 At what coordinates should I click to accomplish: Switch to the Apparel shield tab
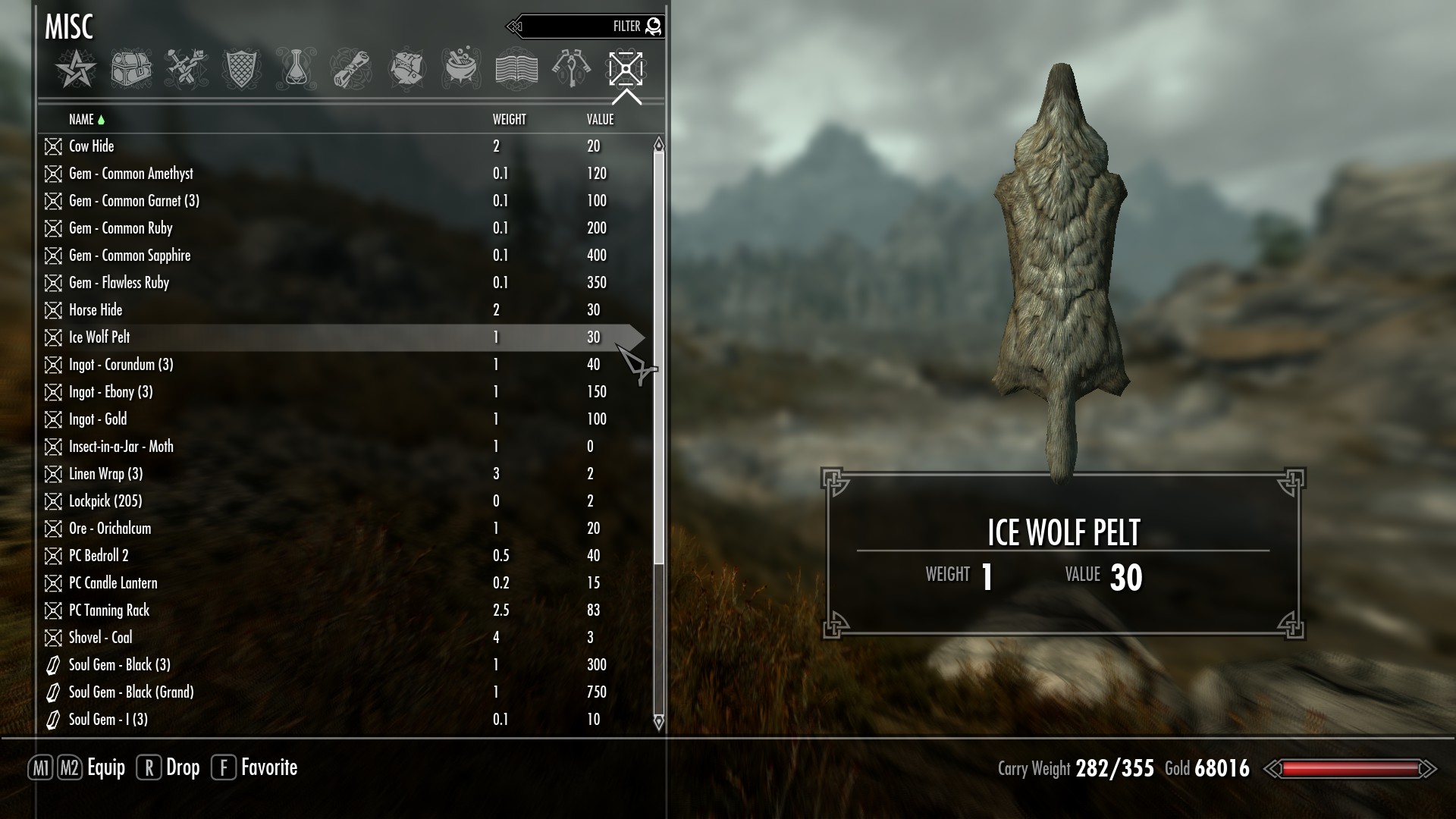tap(241, 70)
